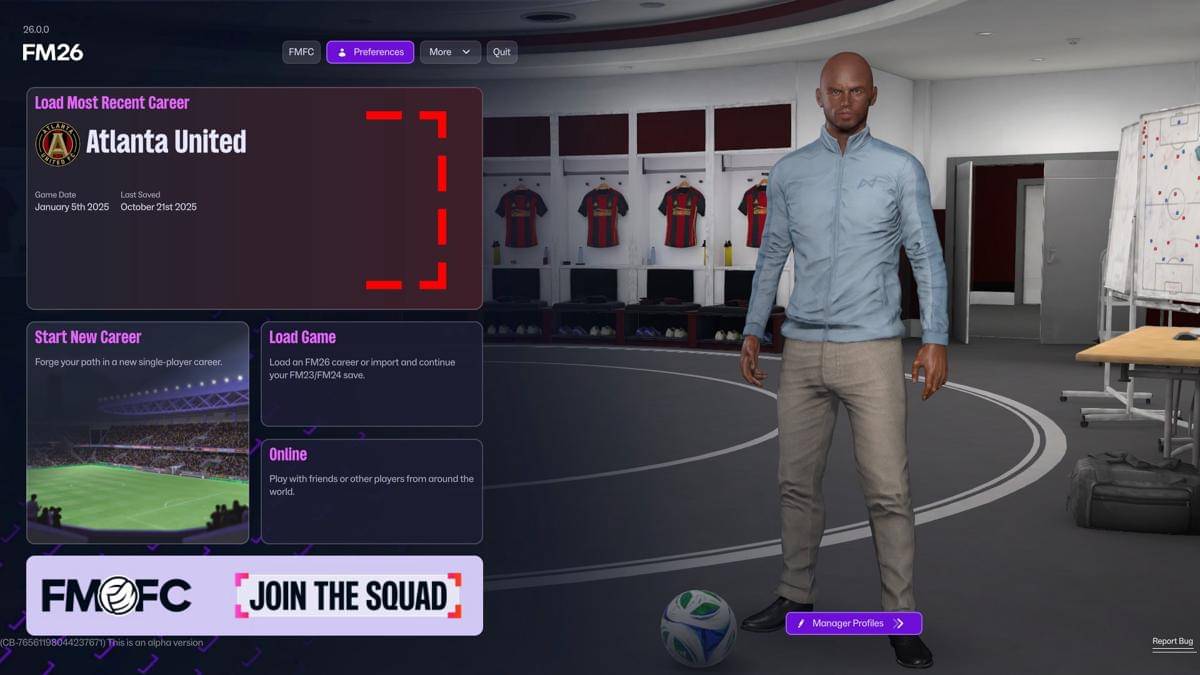This screenshot has height=675, width=1200.
Task: Quit the game
Action: 502,52
